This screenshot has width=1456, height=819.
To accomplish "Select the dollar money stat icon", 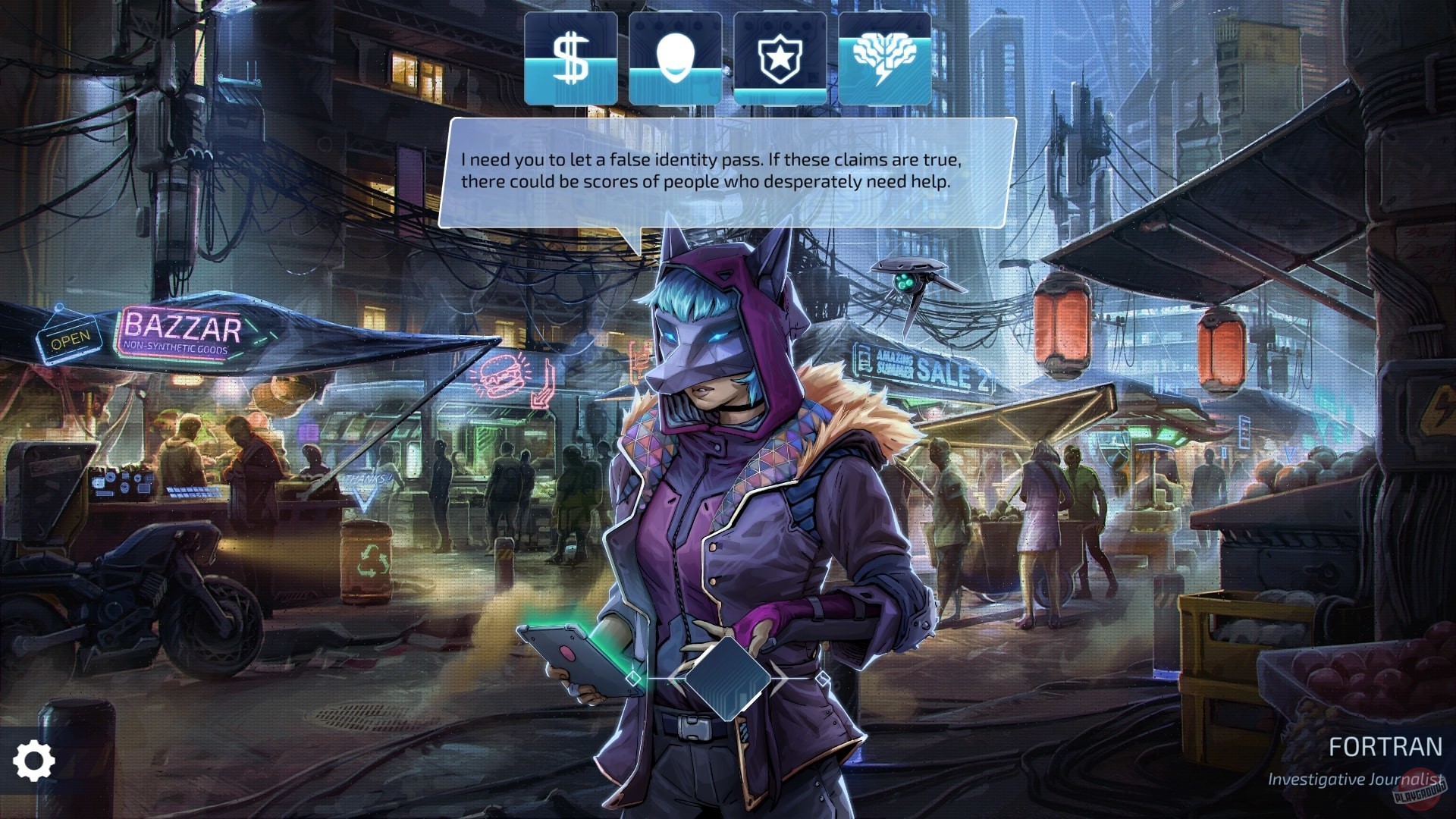I will point(570,59).
